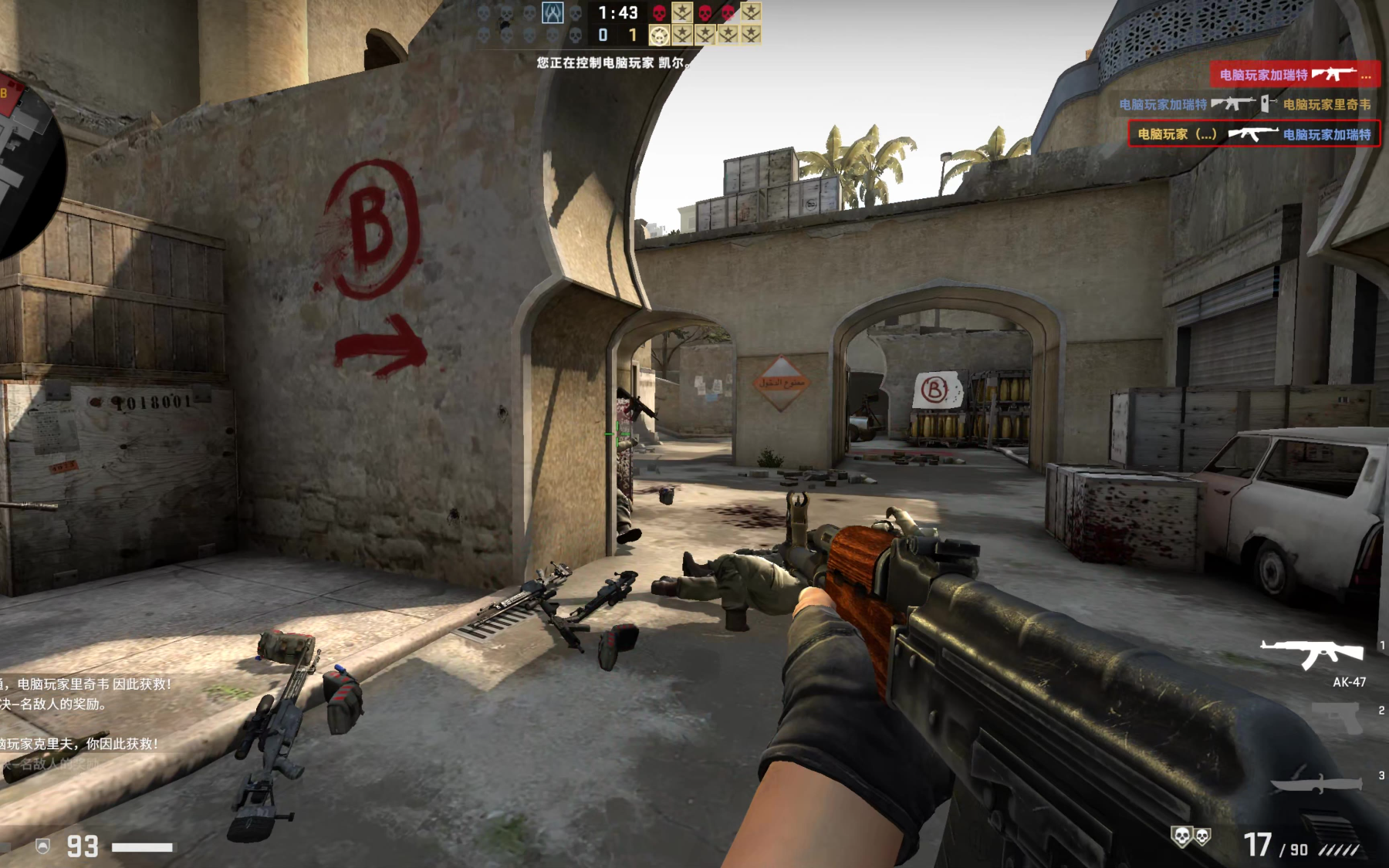Click the CT team logo on the scoreboard
The image size is (1389, 868).
[x=553, y=13]
